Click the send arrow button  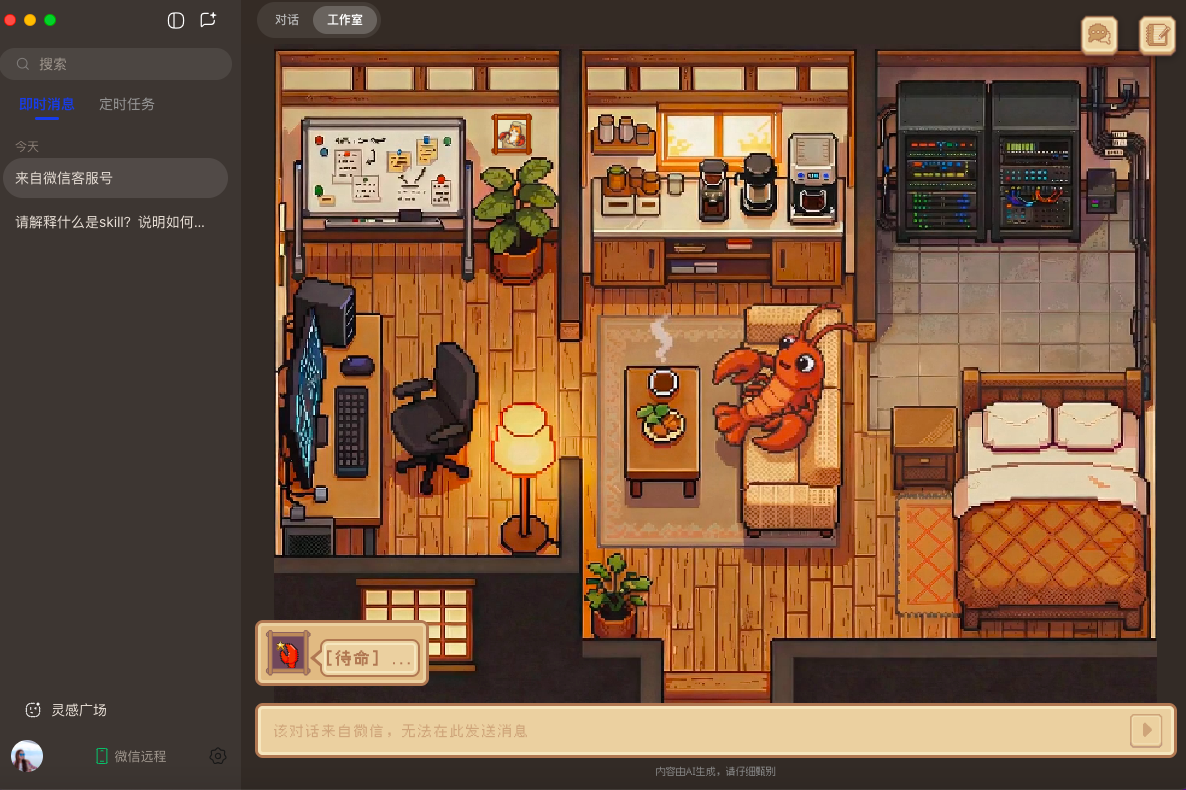(x=1146, y=730)
